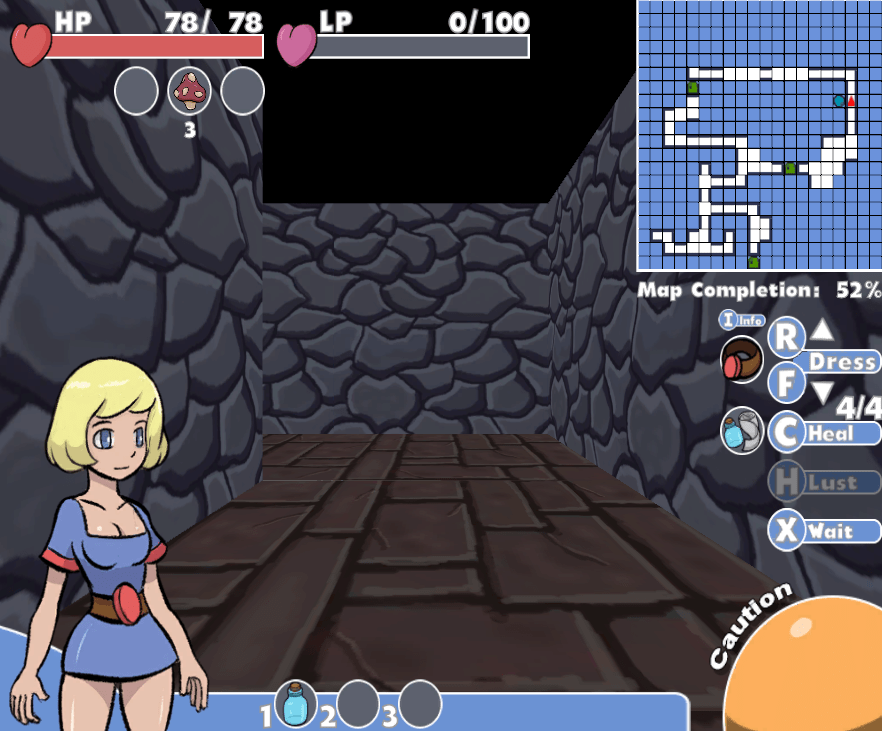This screenshot has height=731, width=882.
Task: Click the dungeon minimap
Action: [759, 135]
